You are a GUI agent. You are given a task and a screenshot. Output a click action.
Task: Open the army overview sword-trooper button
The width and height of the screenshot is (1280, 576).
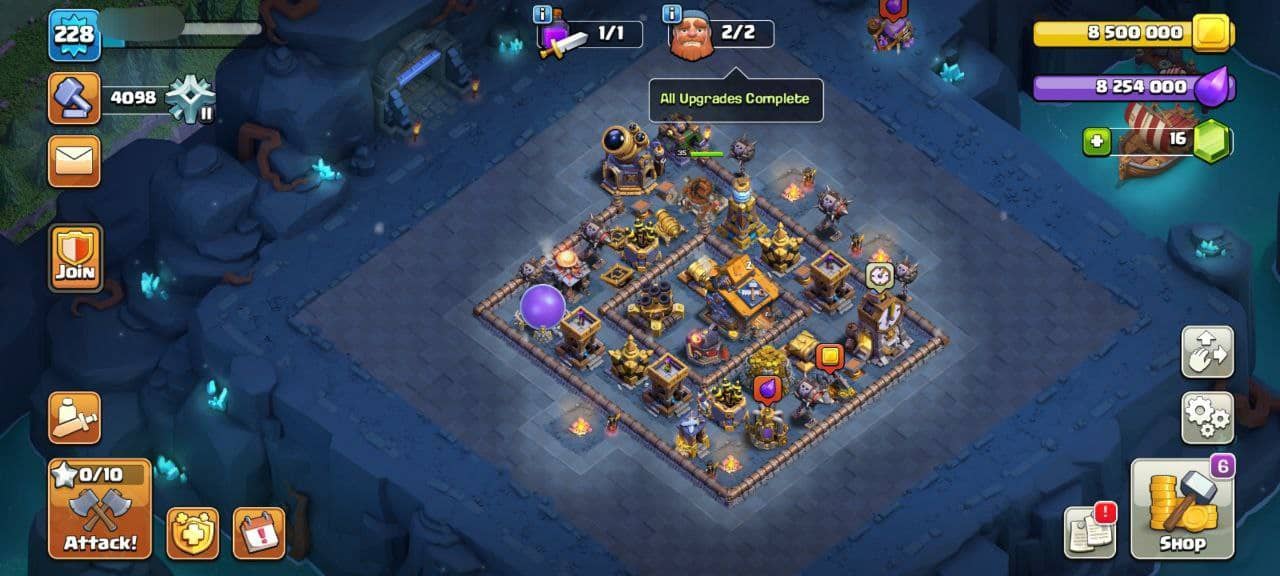pos(74,417)
